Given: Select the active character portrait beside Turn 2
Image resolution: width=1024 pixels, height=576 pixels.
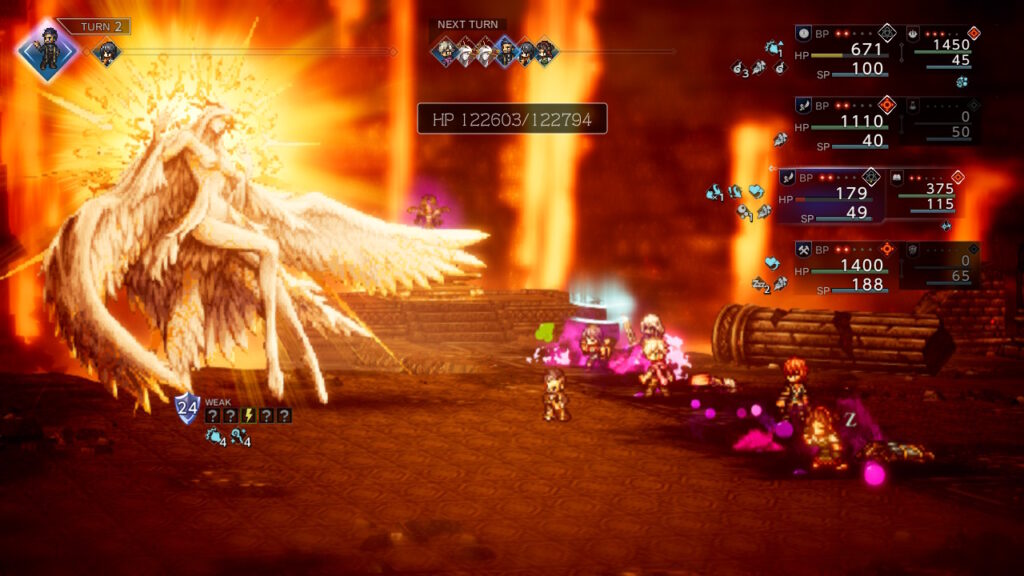Looking at the screenshot, I should click(46, 48).
